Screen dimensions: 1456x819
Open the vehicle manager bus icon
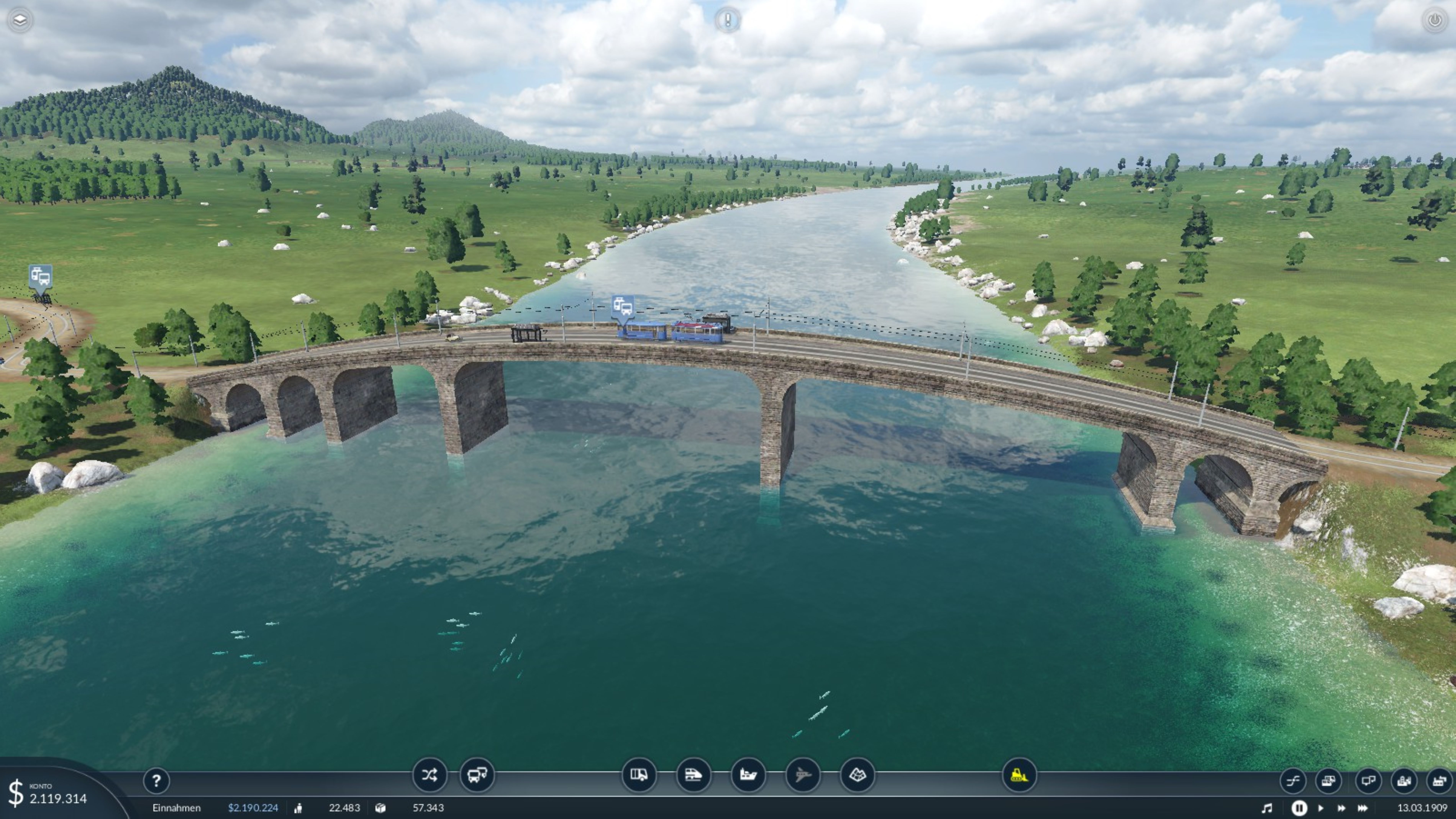(476, 775)
